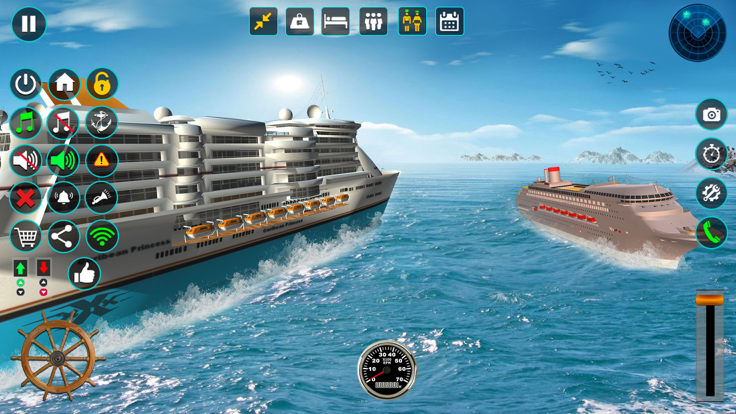
Task: Ring the ship's bell
Action: (64, 198)
